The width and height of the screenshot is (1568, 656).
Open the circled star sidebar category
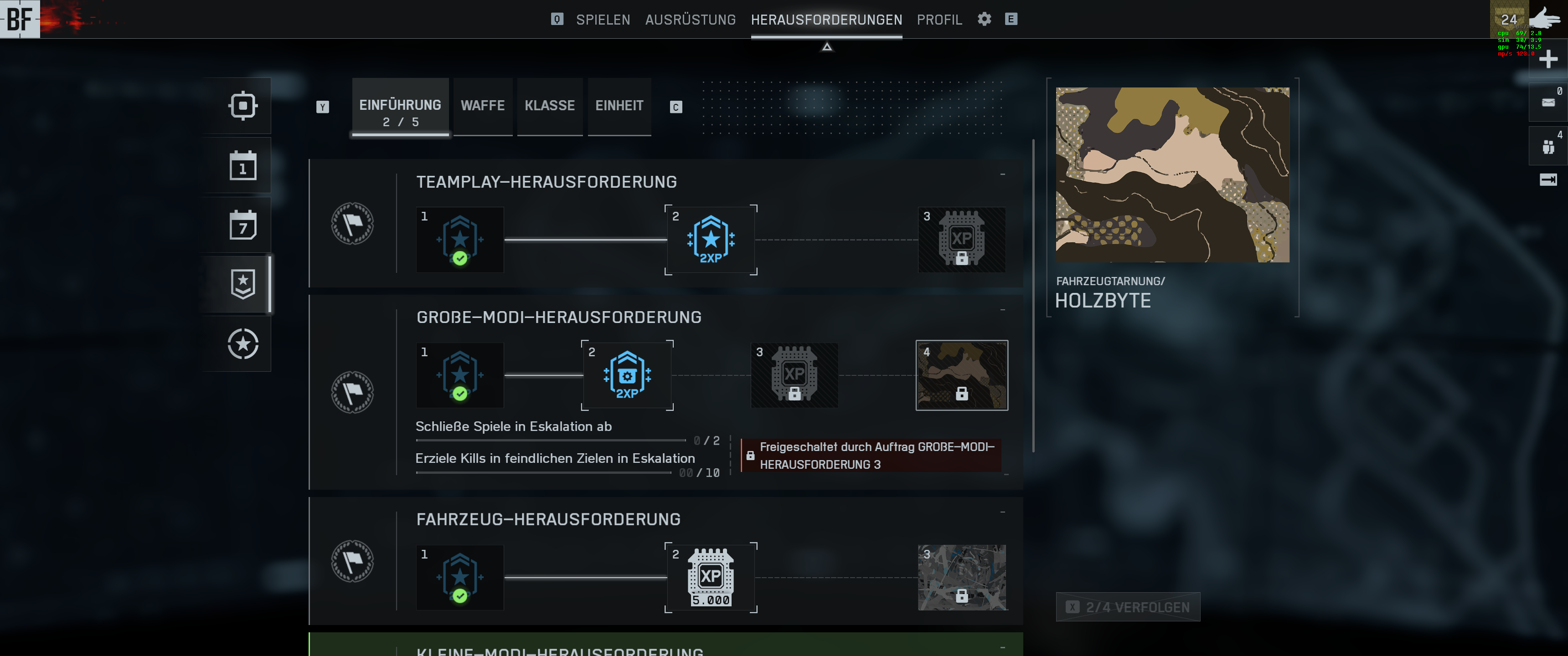(x=243, y=344)
